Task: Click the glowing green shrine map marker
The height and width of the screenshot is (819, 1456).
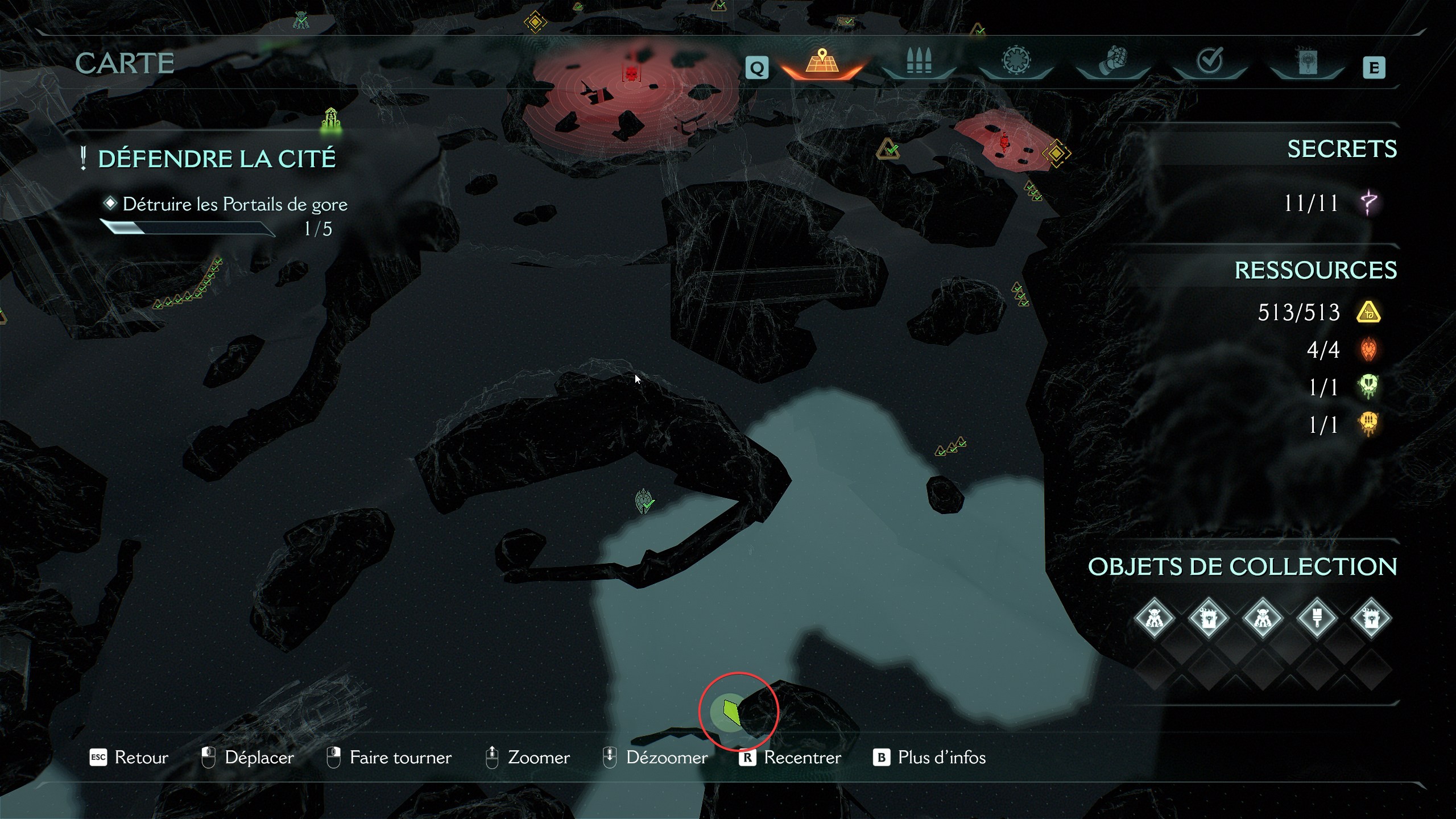Action: tap(331, 121)
